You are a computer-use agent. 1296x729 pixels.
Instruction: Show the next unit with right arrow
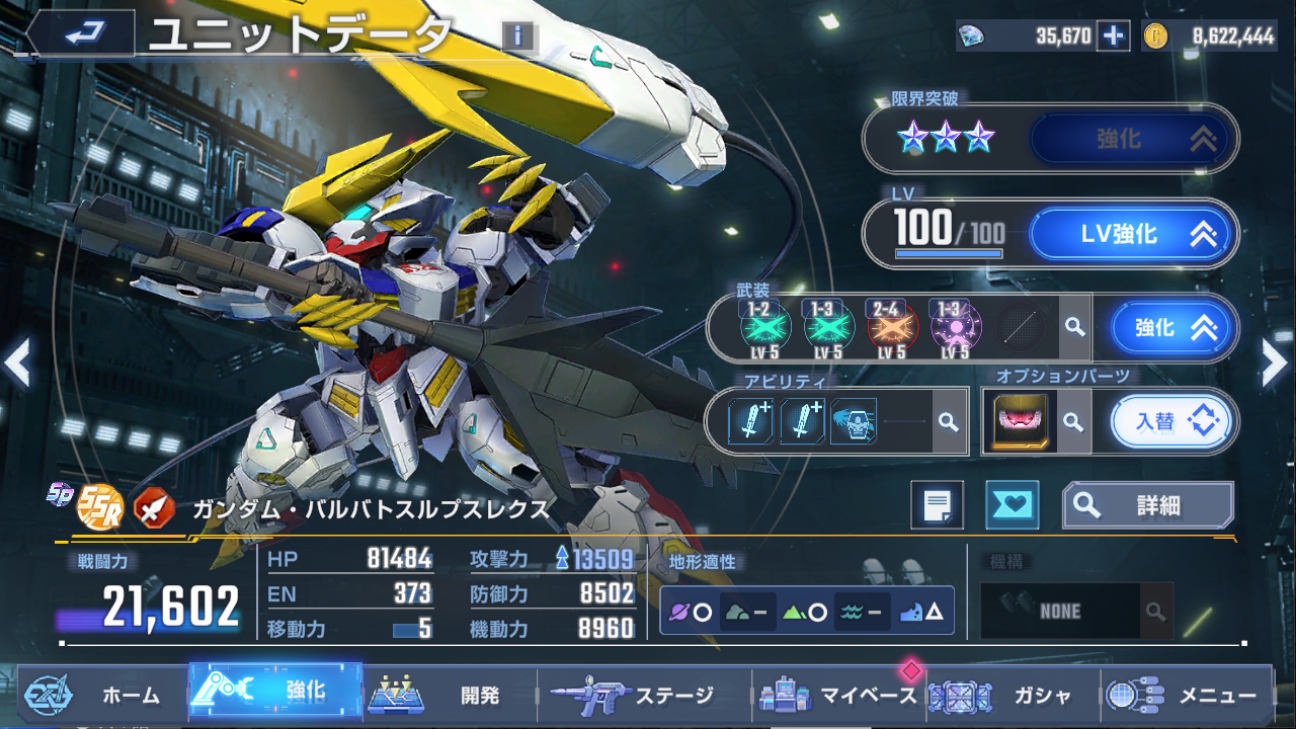tap(1274, 365)
